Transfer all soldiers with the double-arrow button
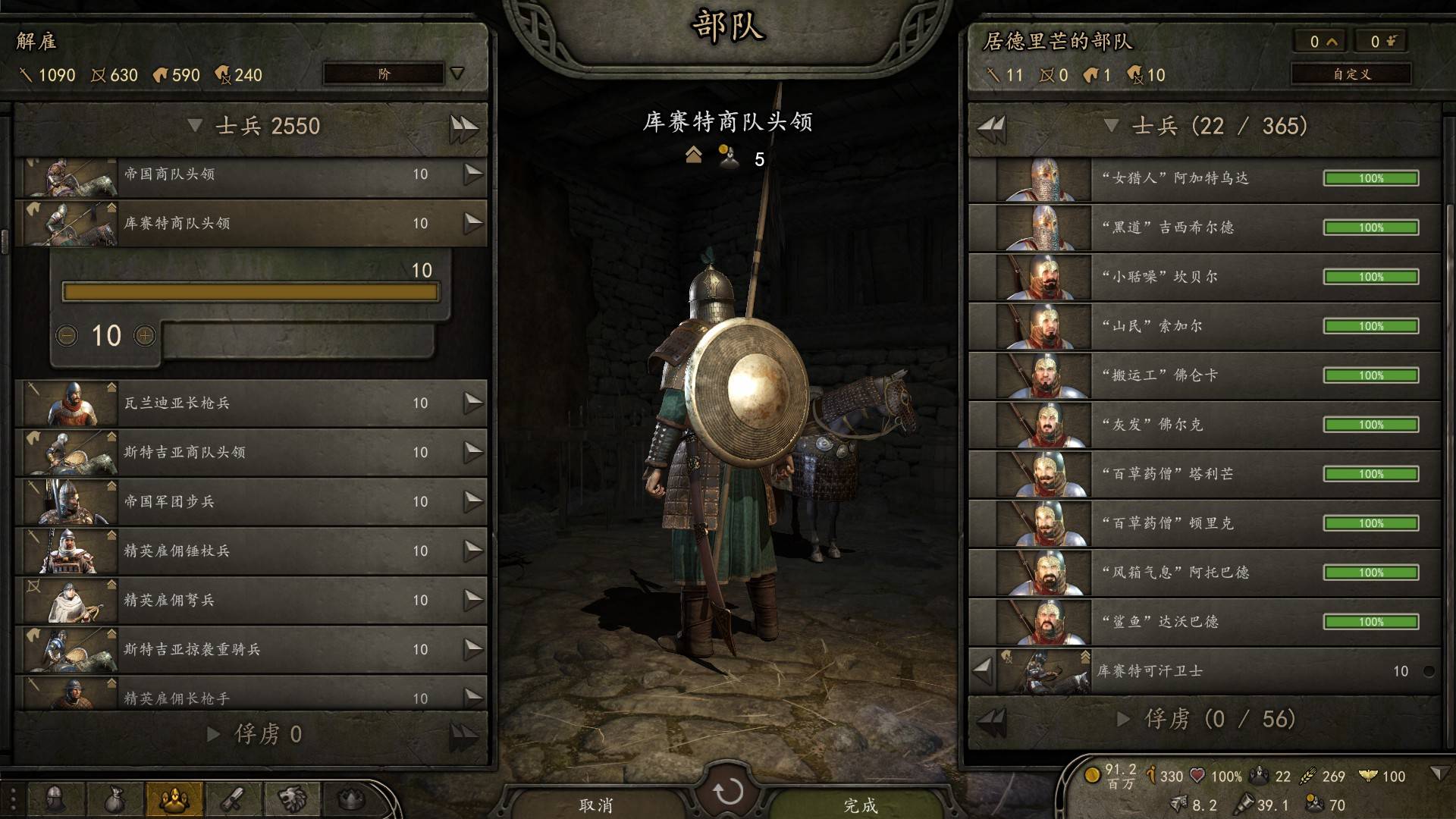Screen dimensions: 1456x819 coord(463,127)
